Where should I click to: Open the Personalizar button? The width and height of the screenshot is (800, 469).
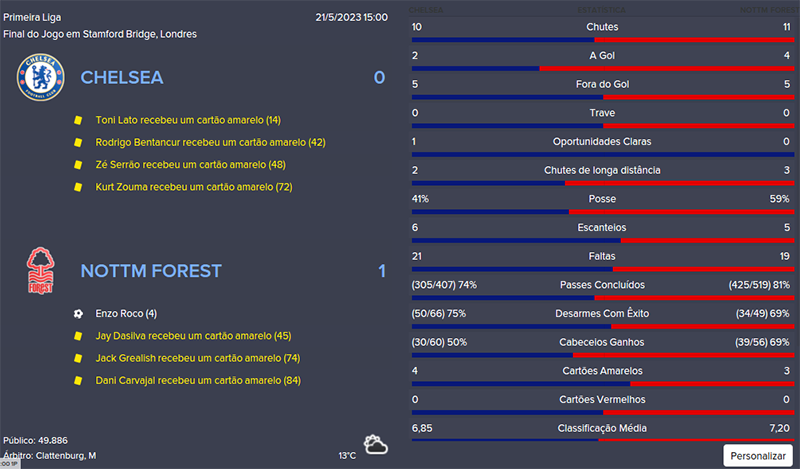click(x=758, y=455)
